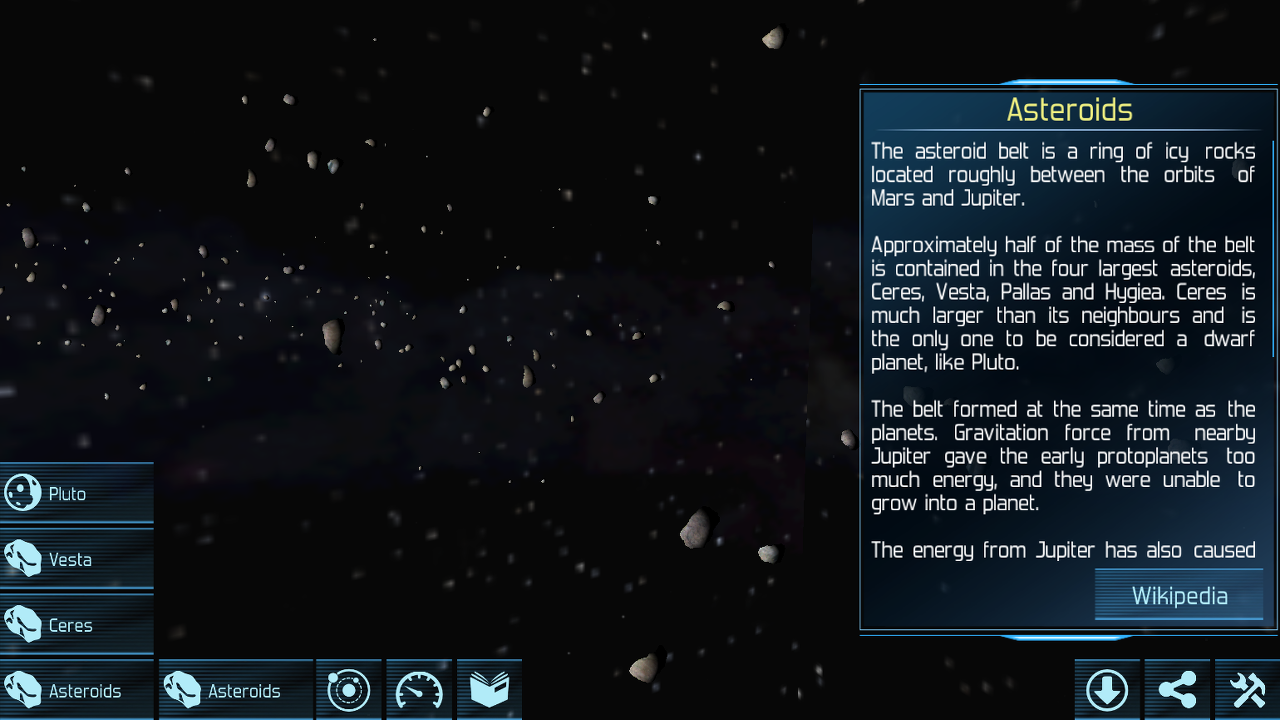Screen dimensions: 1280x720
Task: Click the download icon in bottom right
Action: (x=1107, y=689)
